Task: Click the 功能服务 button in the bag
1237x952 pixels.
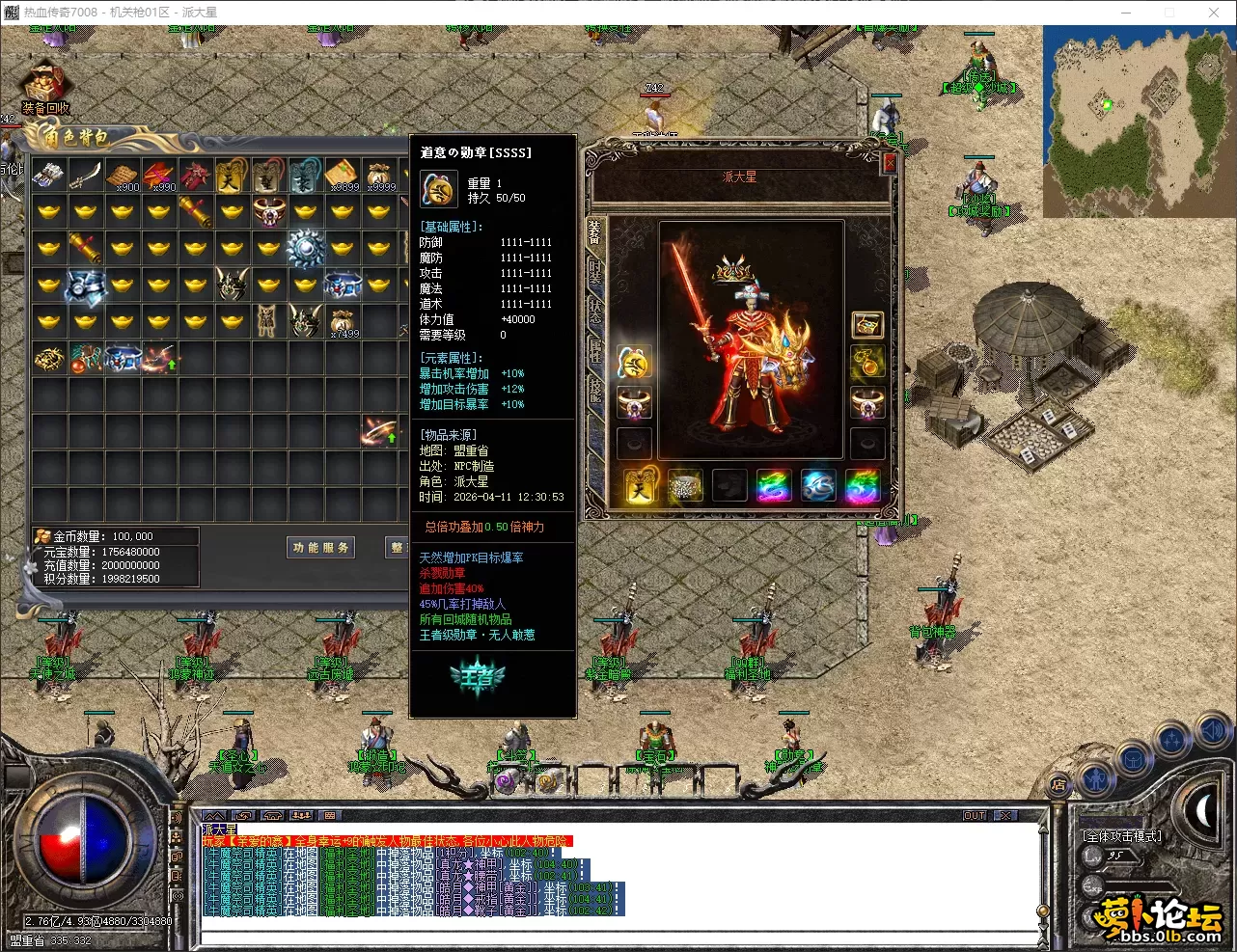Action: 321,548
